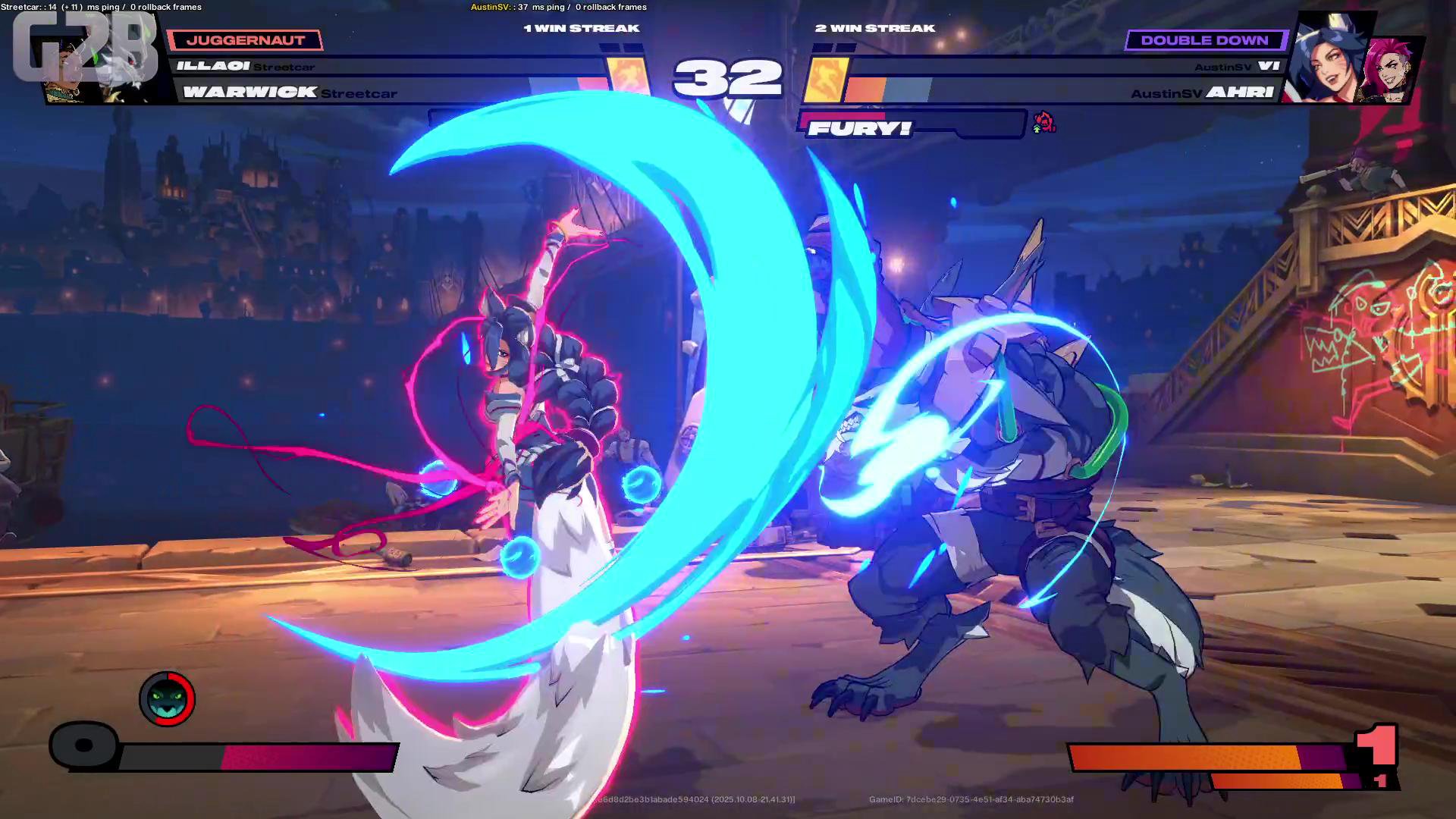Click the Double Down fuse label
The width and height of the screenshot is (1456, 819).
tap(1204, 40)
